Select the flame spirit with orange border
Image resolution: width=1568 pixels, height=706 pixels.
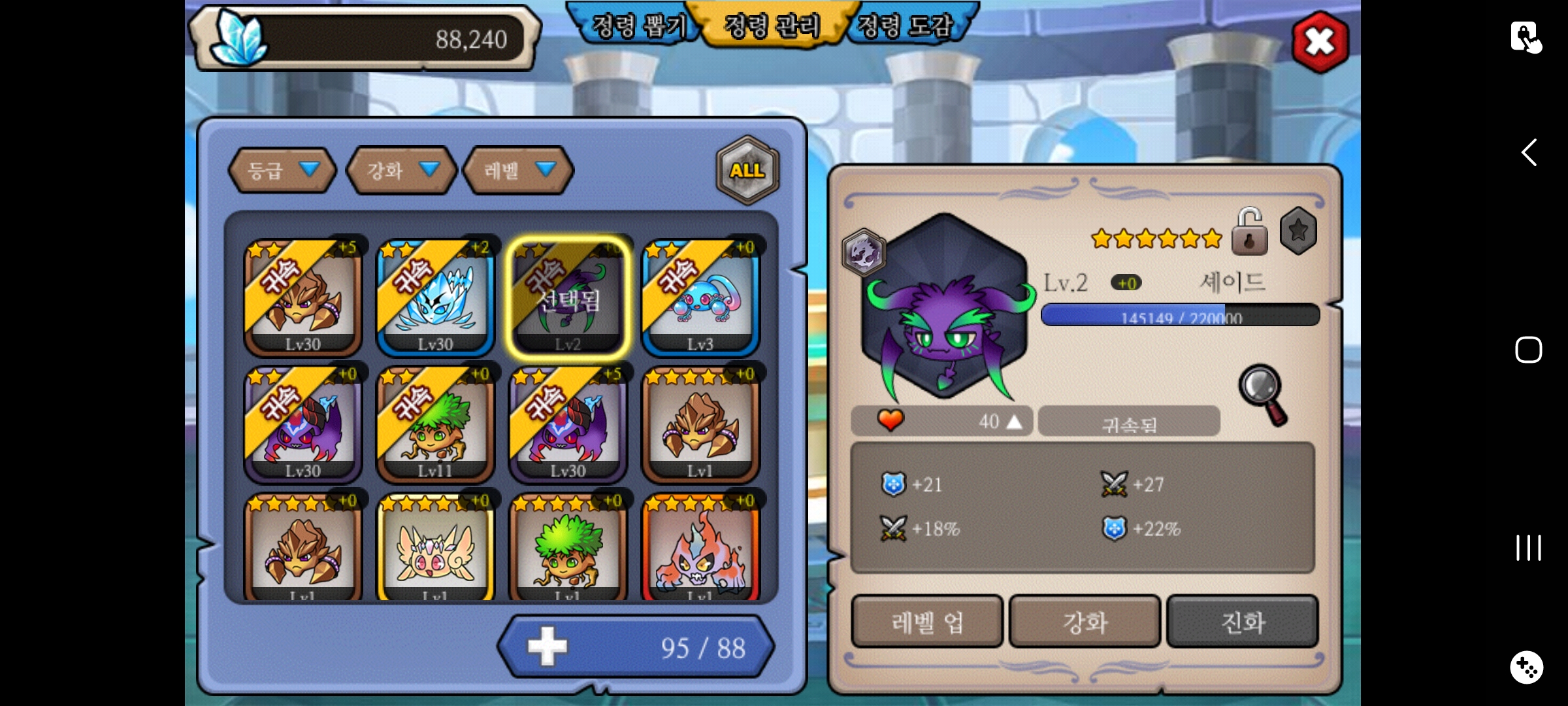[x=700, y=549]
